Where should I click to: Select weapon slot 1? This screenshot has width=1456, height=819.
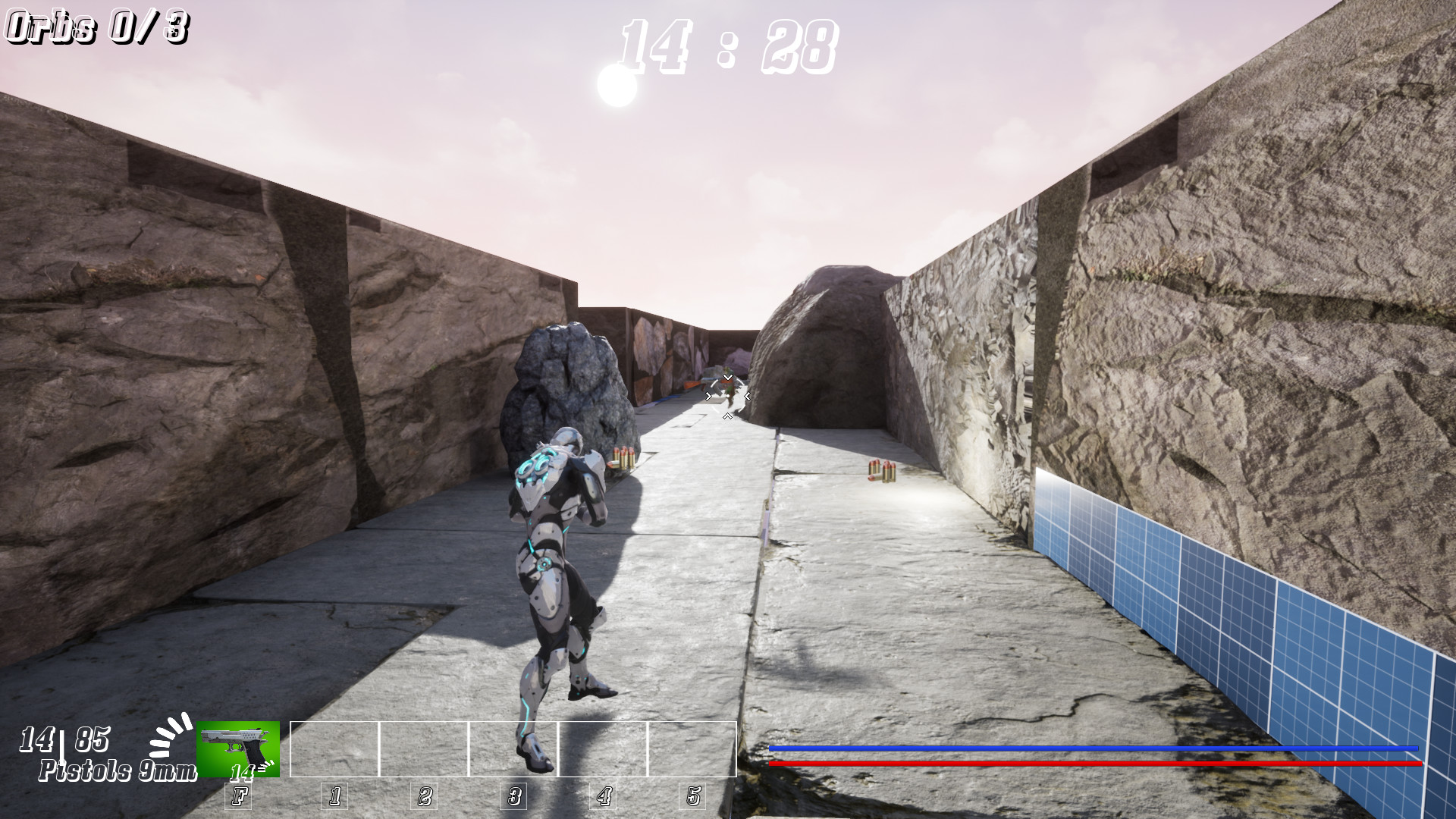[334, 796]
